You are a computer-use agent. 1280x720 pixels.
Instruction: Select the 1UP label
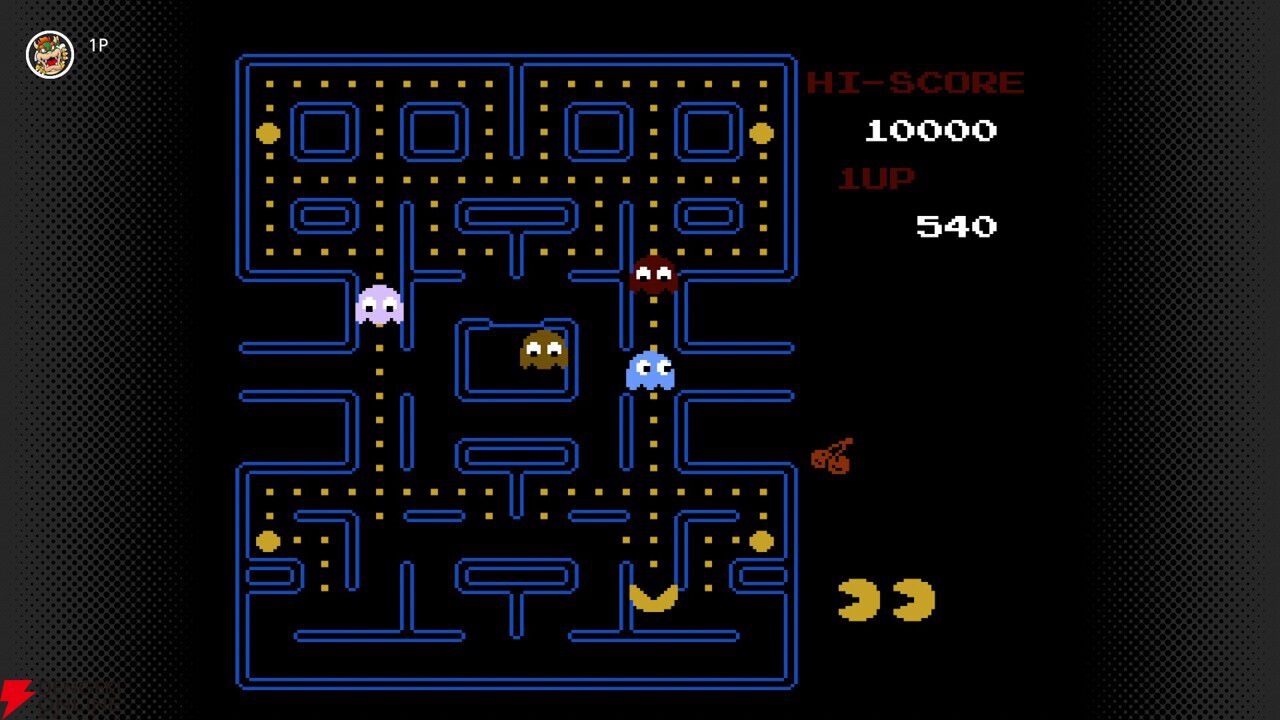tap(875, 178)
